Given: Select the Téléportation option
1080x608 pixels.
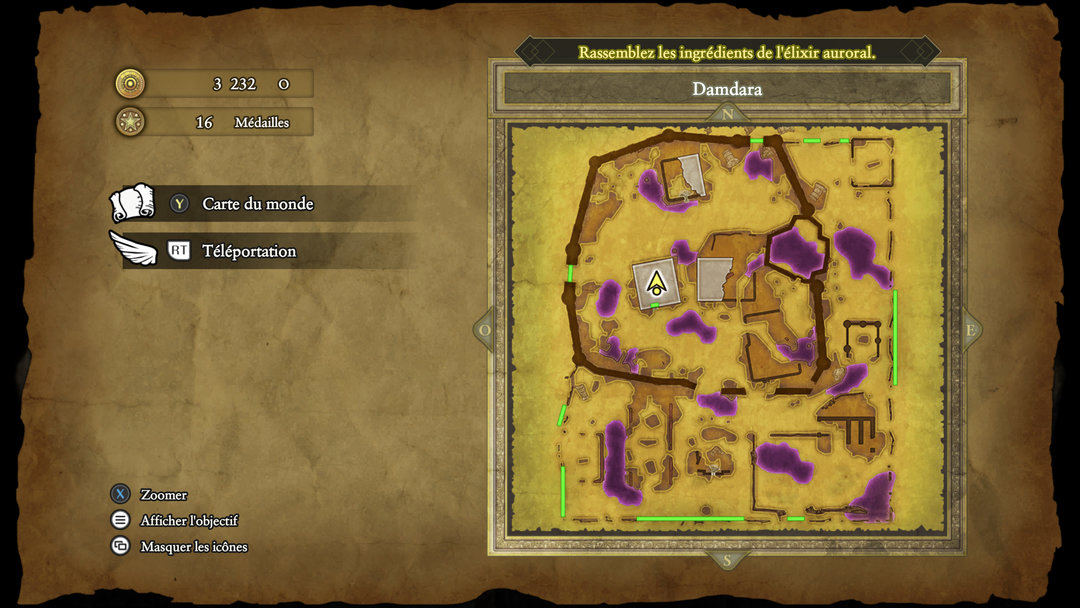Looking at the screenshot, I should click(249, 251).
